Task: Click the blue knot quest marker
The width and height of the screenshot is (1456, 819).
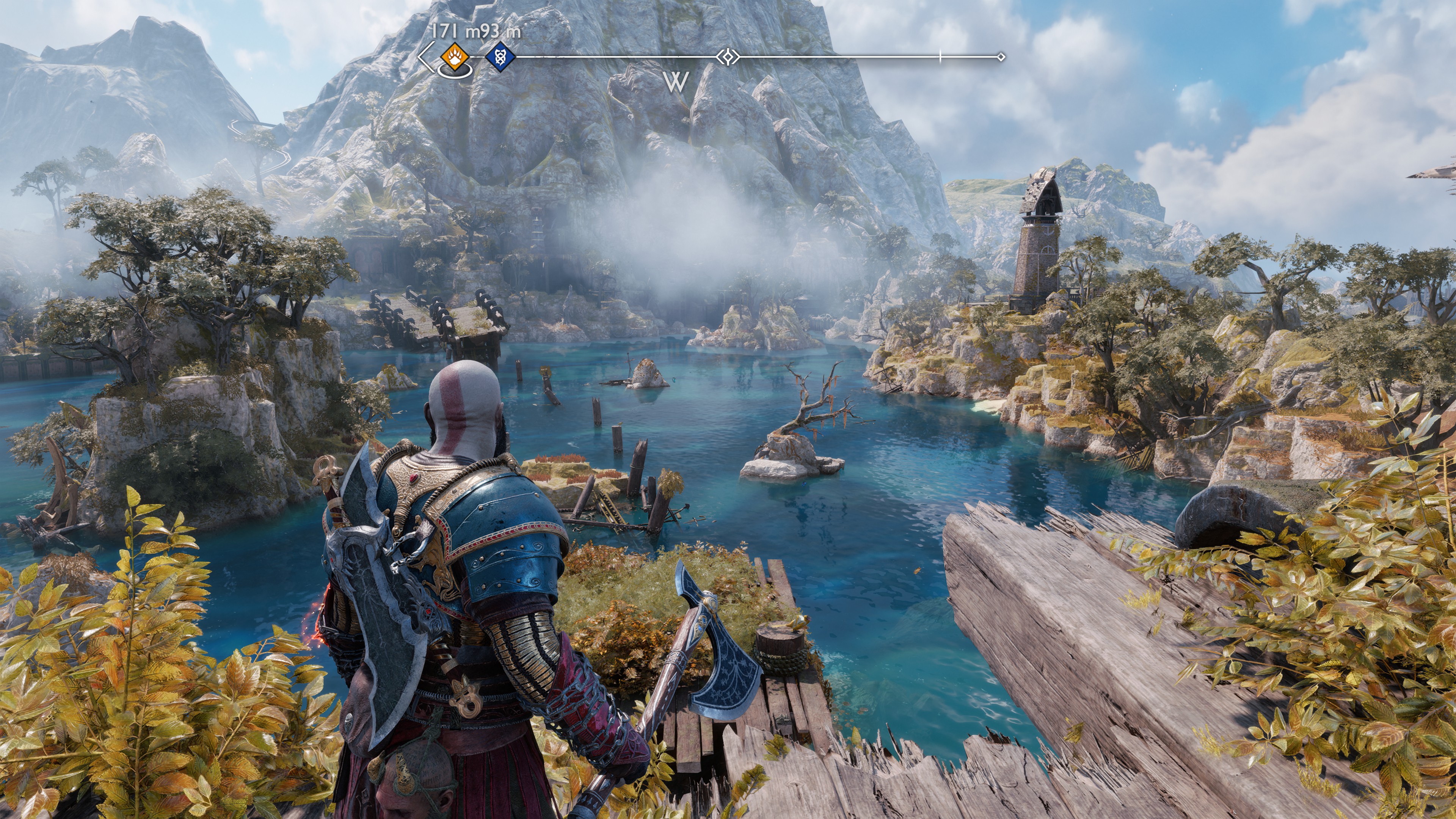Action: 500,57
